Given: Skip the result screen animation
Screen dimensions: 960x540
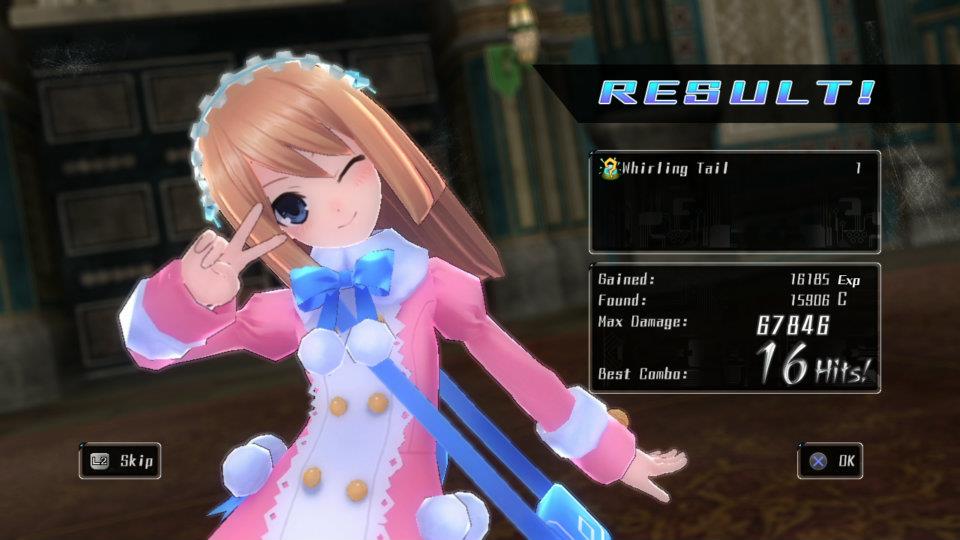Looking at the screenshot, I should tap(120, 461).
